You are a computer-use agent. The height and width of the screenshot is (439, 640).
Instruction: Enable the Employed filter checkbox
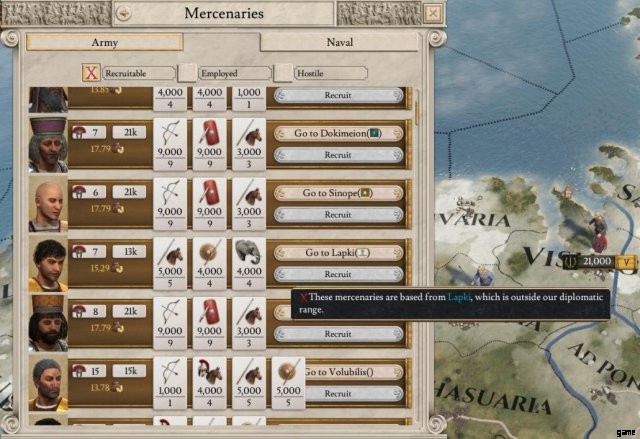coord(187,73)
